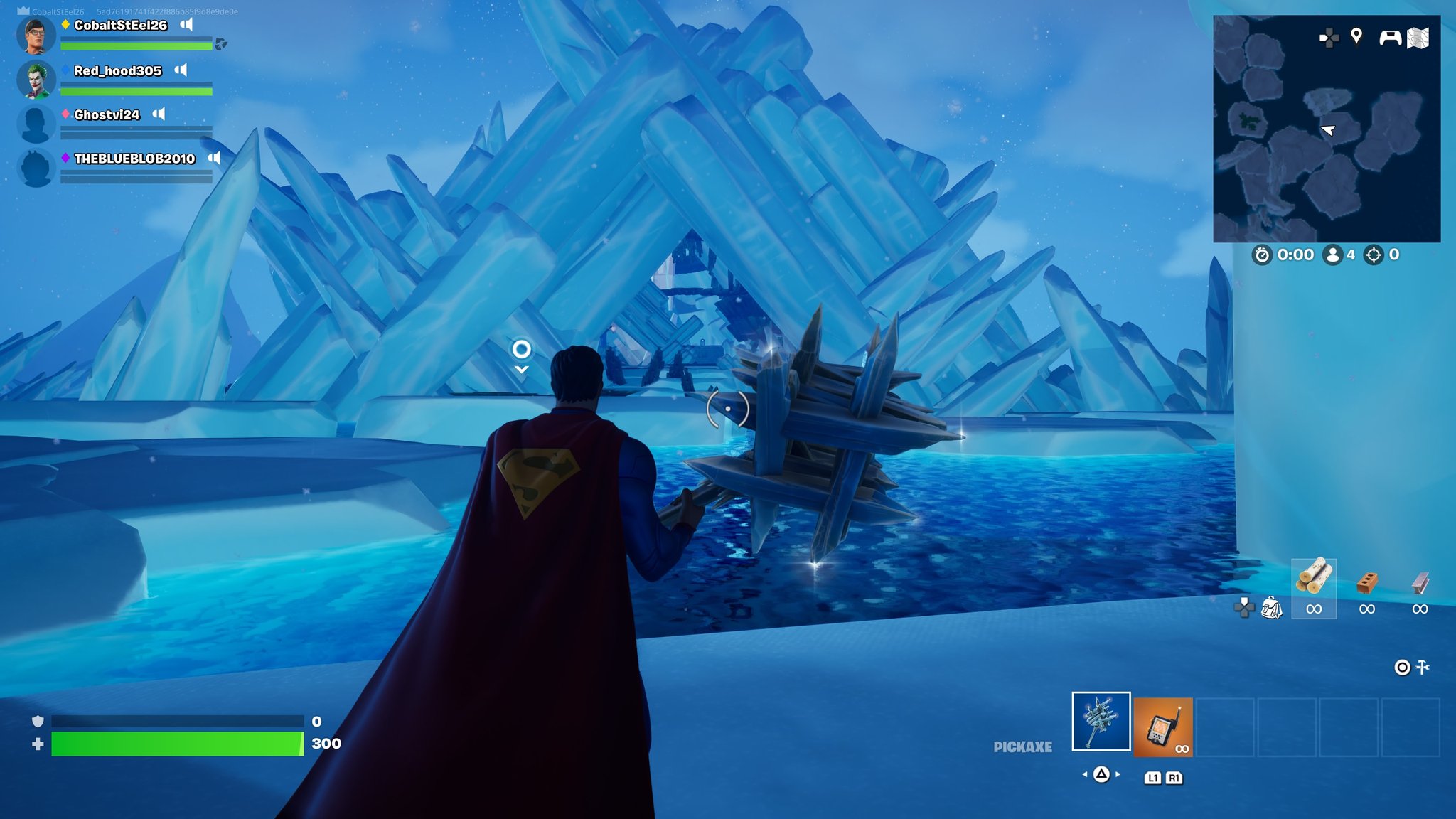Viewport: 1456px width, 819px height.
Task: Toggle THEBLUEBLOB2010's voice speaker icon
Action: 214,158
